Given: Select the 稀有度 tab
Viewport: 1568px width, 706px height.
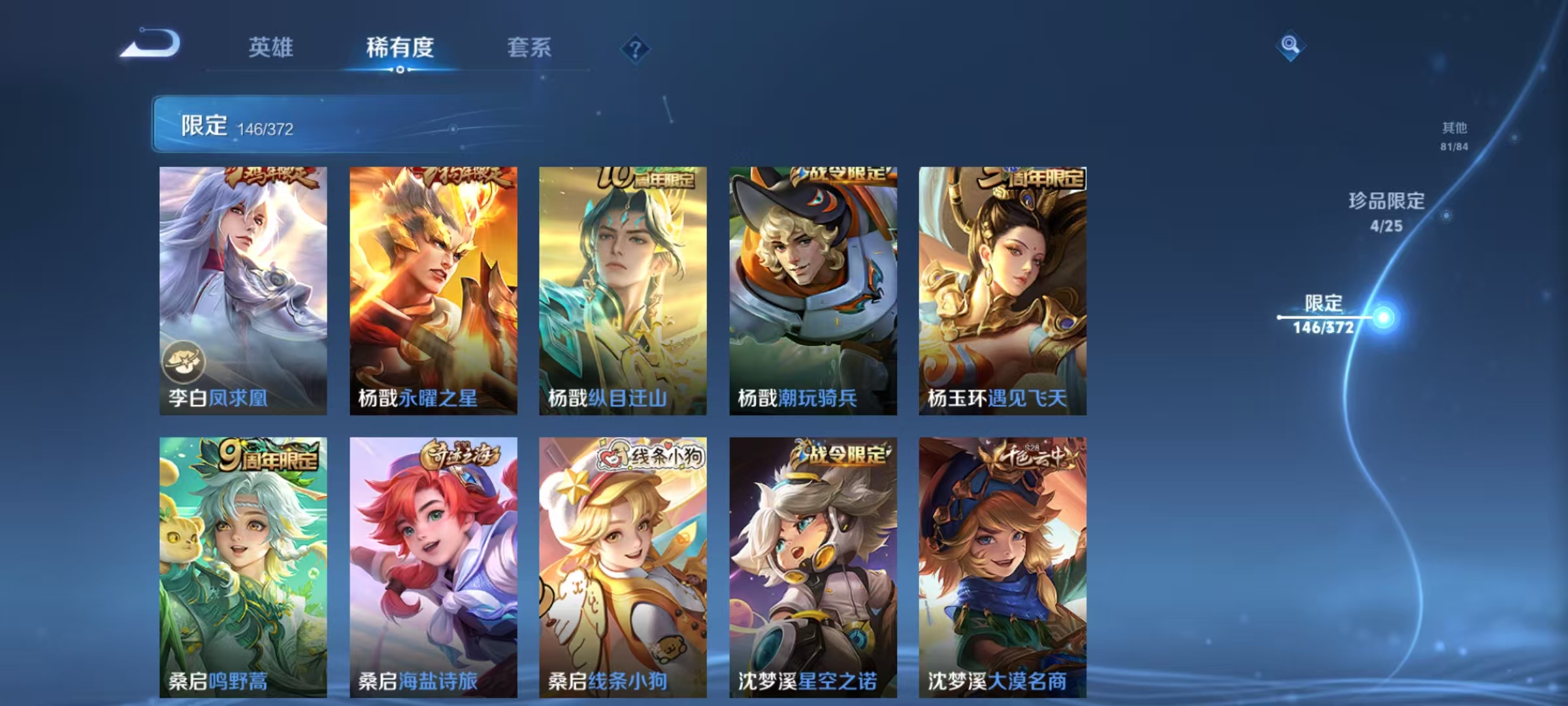Looking at the screenshot, I should 400,48.
